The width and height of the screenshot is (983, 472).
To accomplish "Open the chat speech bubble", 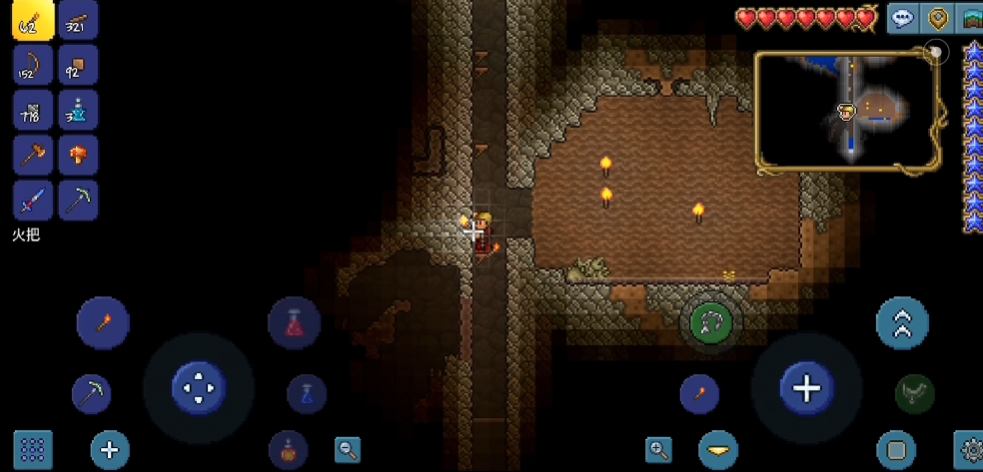I will pyautogui.click(x=903, y=18).
